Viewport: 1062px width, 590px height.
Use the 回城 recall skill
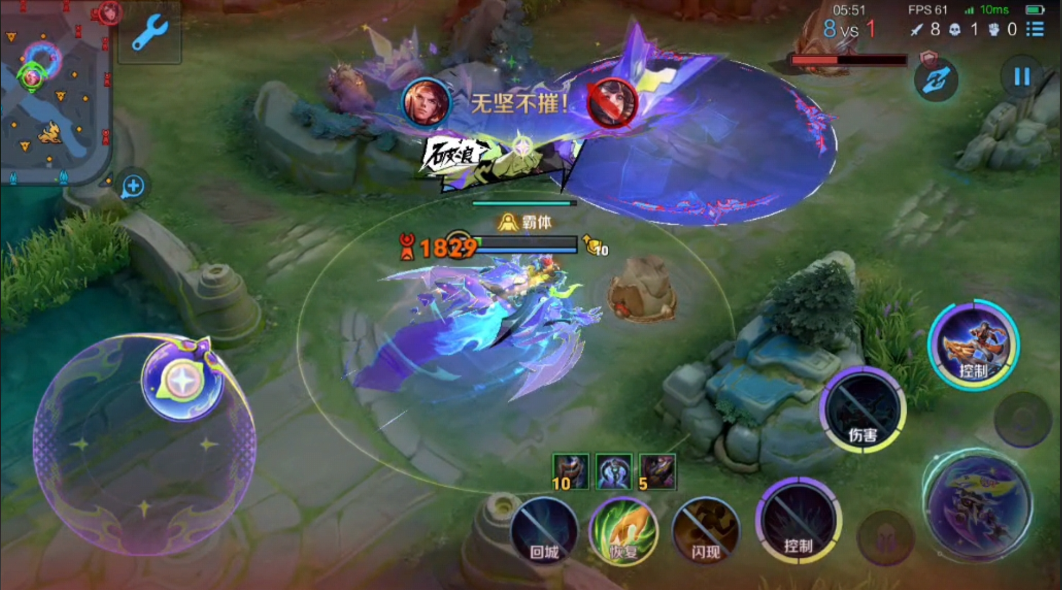[x=544, y=528]
